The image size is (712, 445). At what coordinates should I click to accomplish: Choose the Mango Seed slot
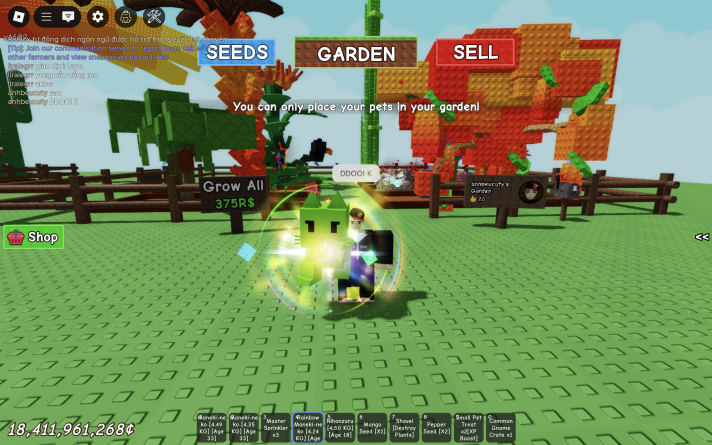(x=372, y=427)
